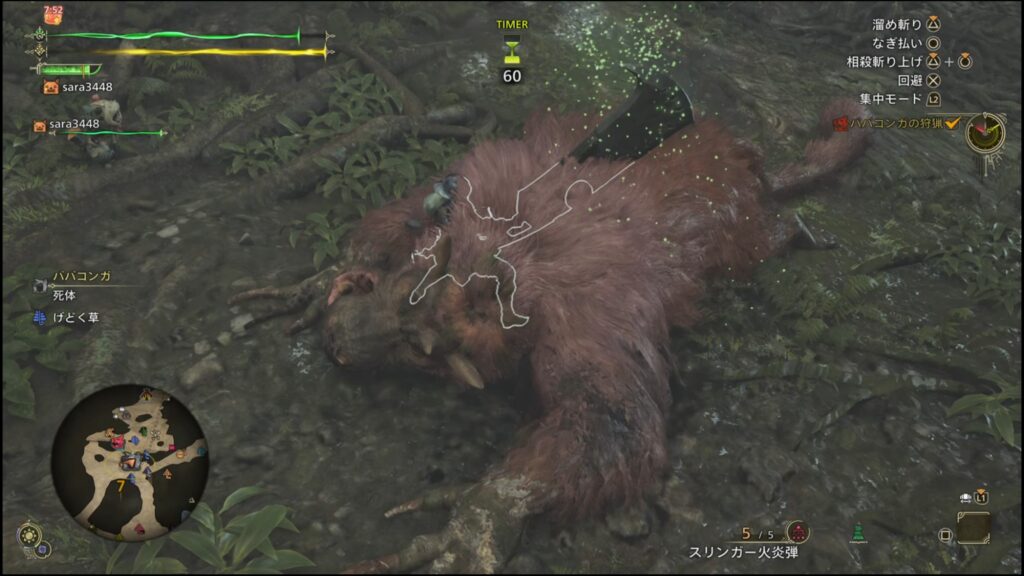Click the round emblem beside the minimap

point(30,536)
